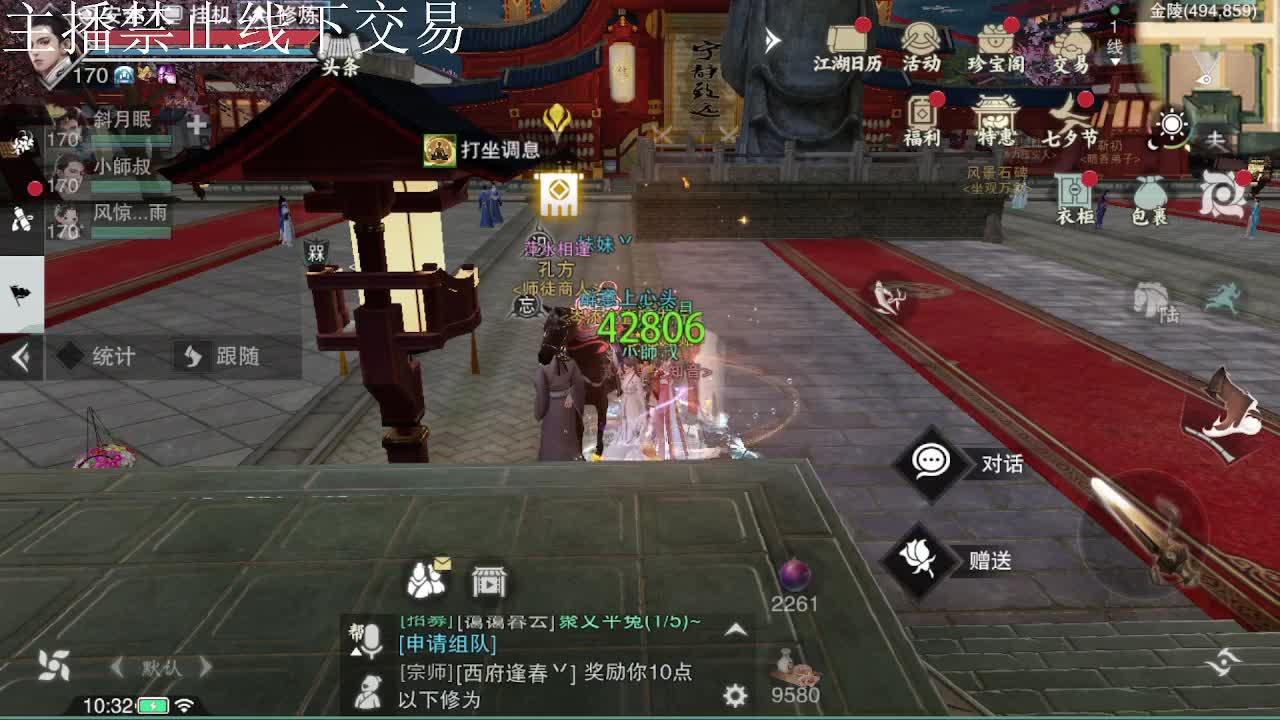This screenshot has height=720, width=1280.
Task: Open the 包裹 inventory bag icon
Action: point(1150,195)
